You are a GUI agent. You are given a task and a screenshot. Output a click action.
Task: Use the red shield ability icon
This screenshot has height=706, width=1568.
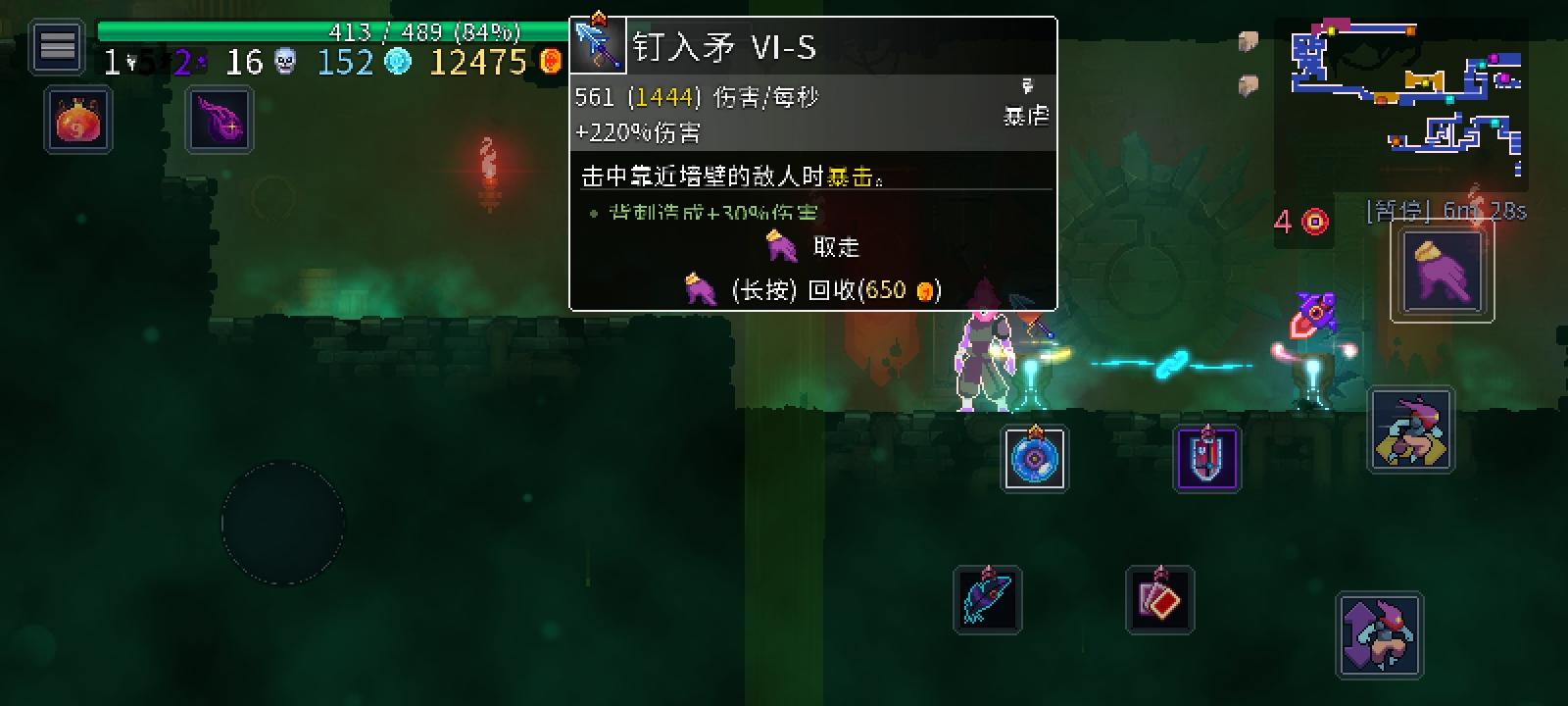(x=1205, y=457)
